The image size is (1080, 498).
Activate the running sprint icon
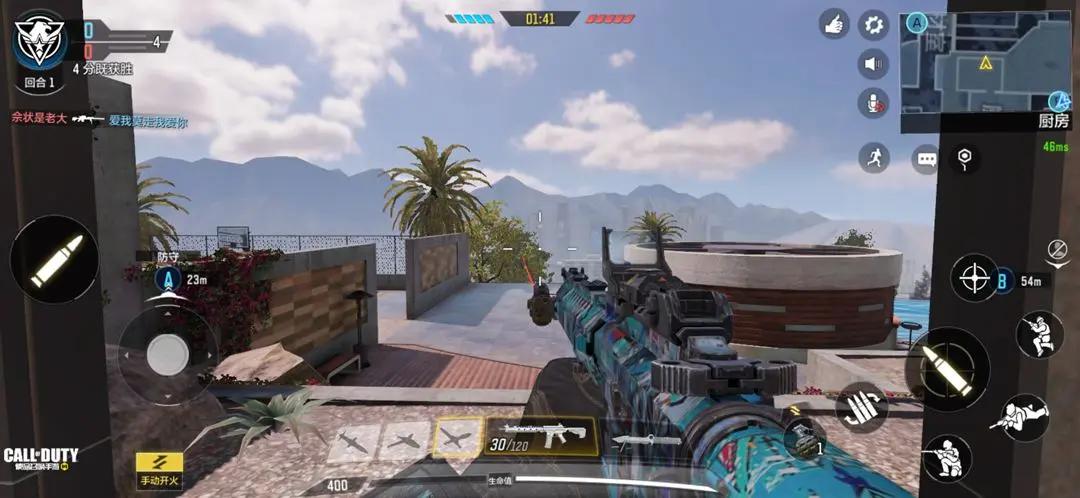click(874, 157)
